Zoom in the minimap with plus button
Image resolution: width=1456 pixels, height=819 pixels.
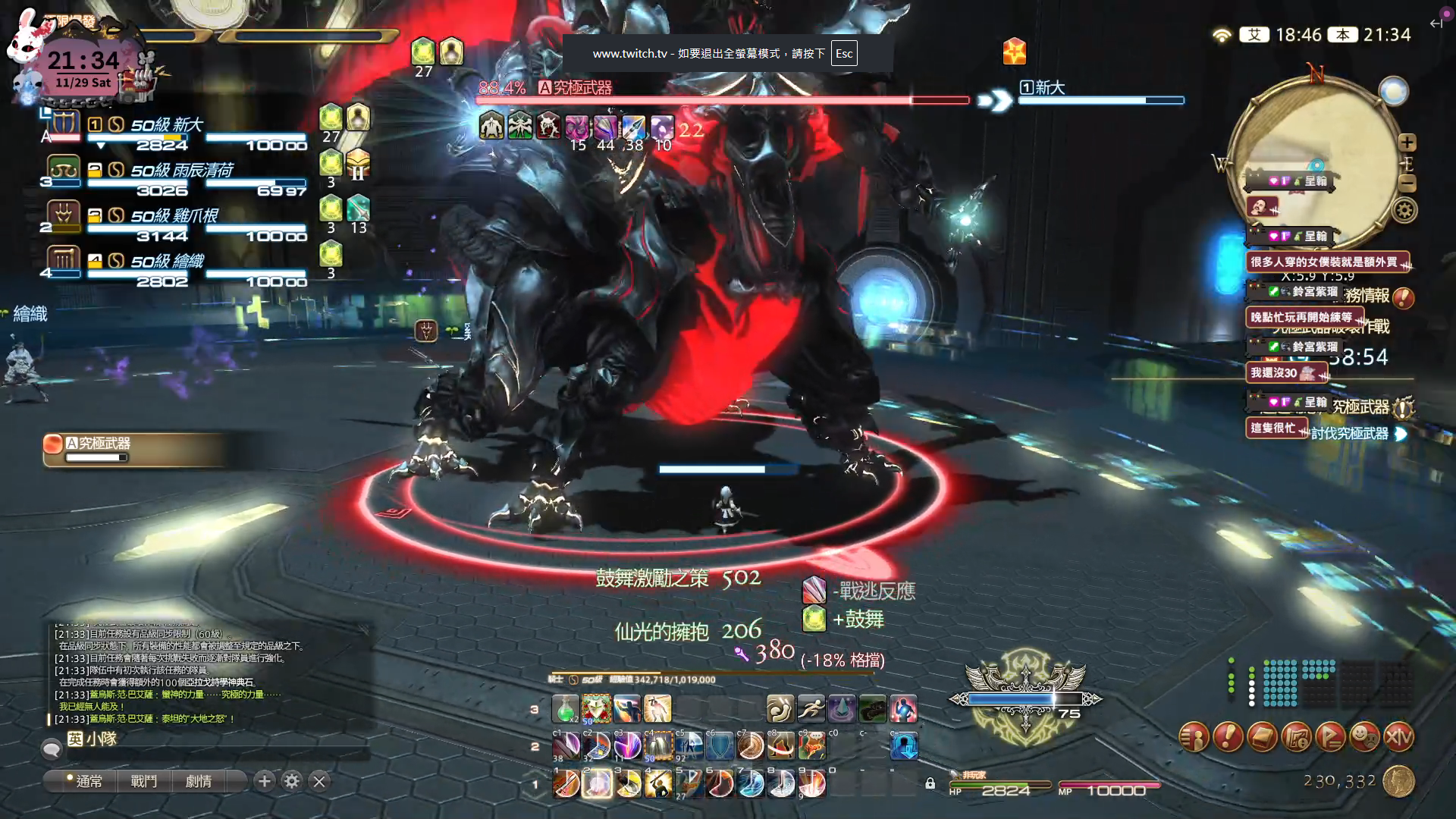coord(1407,143)
